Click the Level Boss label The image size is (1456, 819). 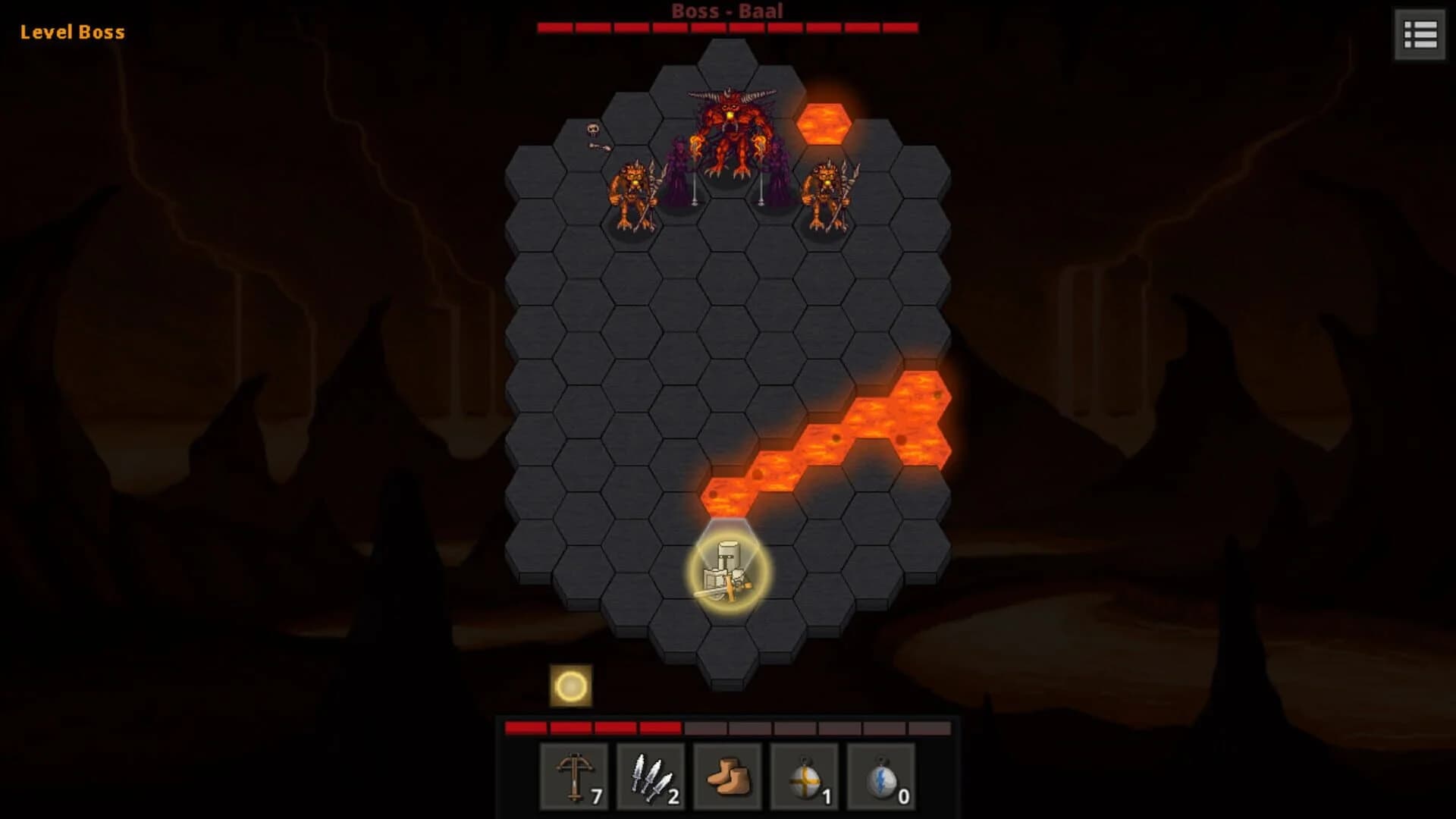point(72,32)
